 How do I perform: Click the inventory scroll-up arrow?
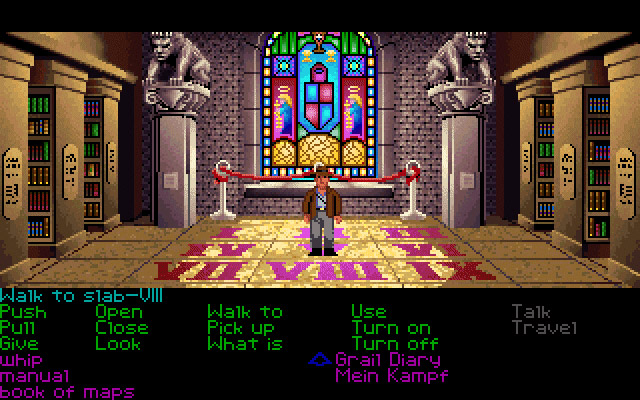pyautogui.click(x=319, y=358)
